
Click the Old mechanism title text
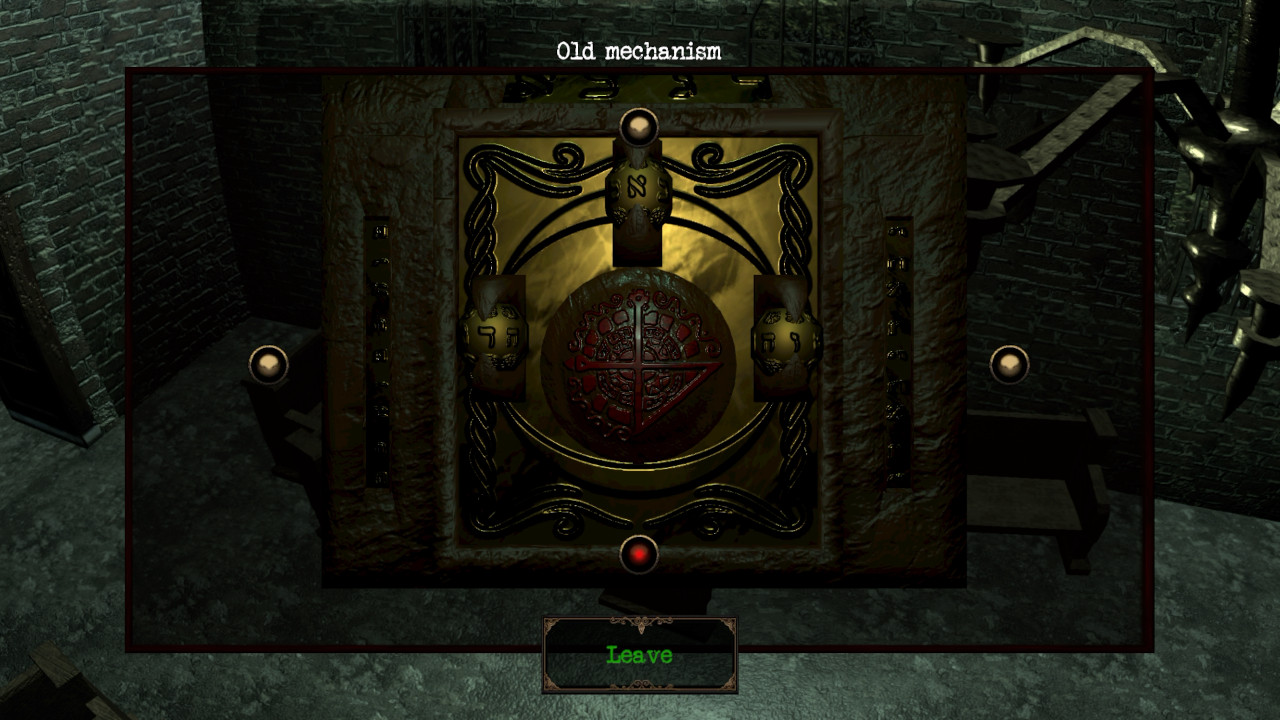pyautogui.click(x=640, y=48)
